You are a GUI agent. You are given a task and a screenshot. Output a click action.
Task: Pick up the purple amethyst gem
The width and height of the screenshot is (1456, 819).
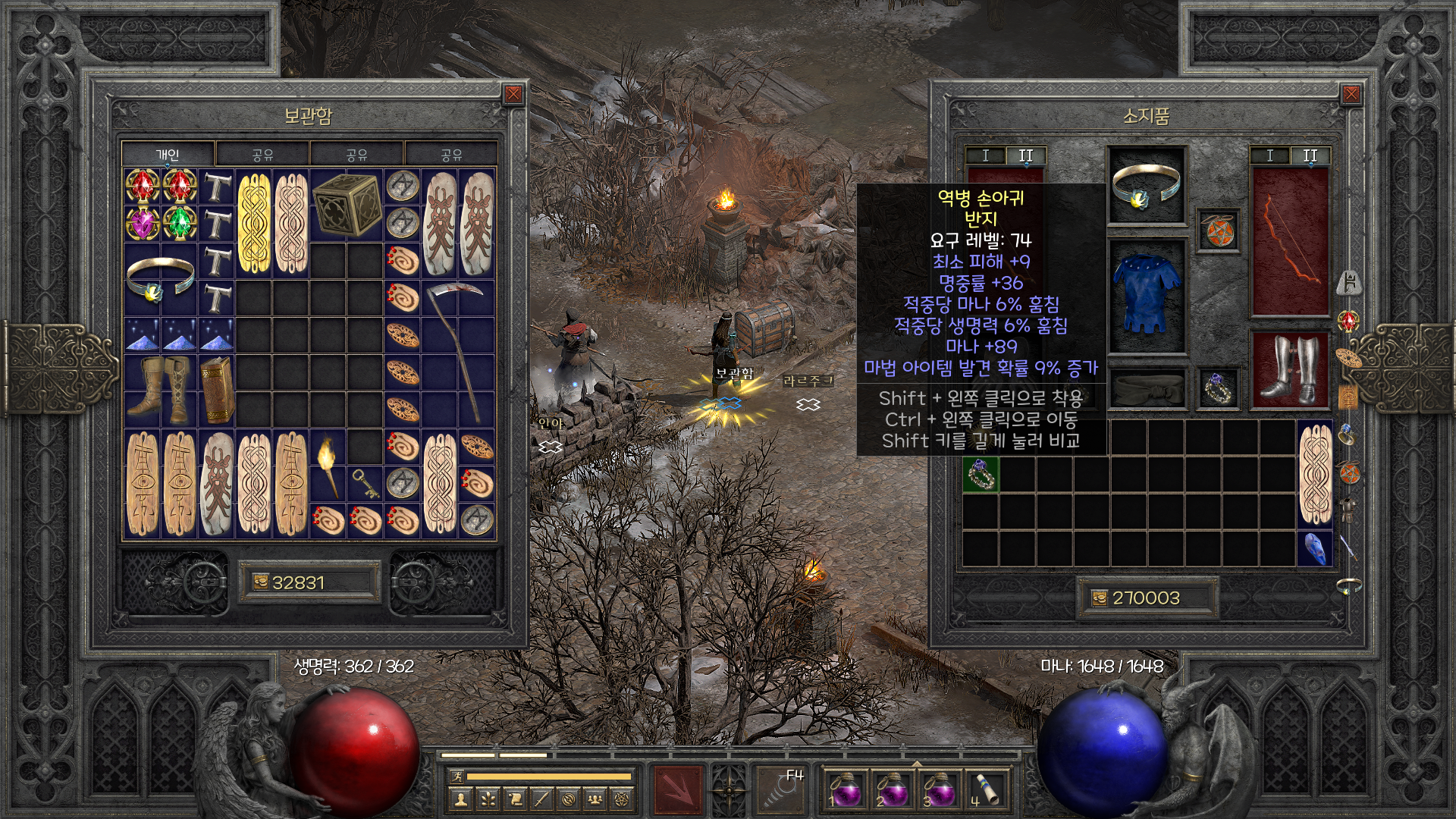click(x=142, y=224)
